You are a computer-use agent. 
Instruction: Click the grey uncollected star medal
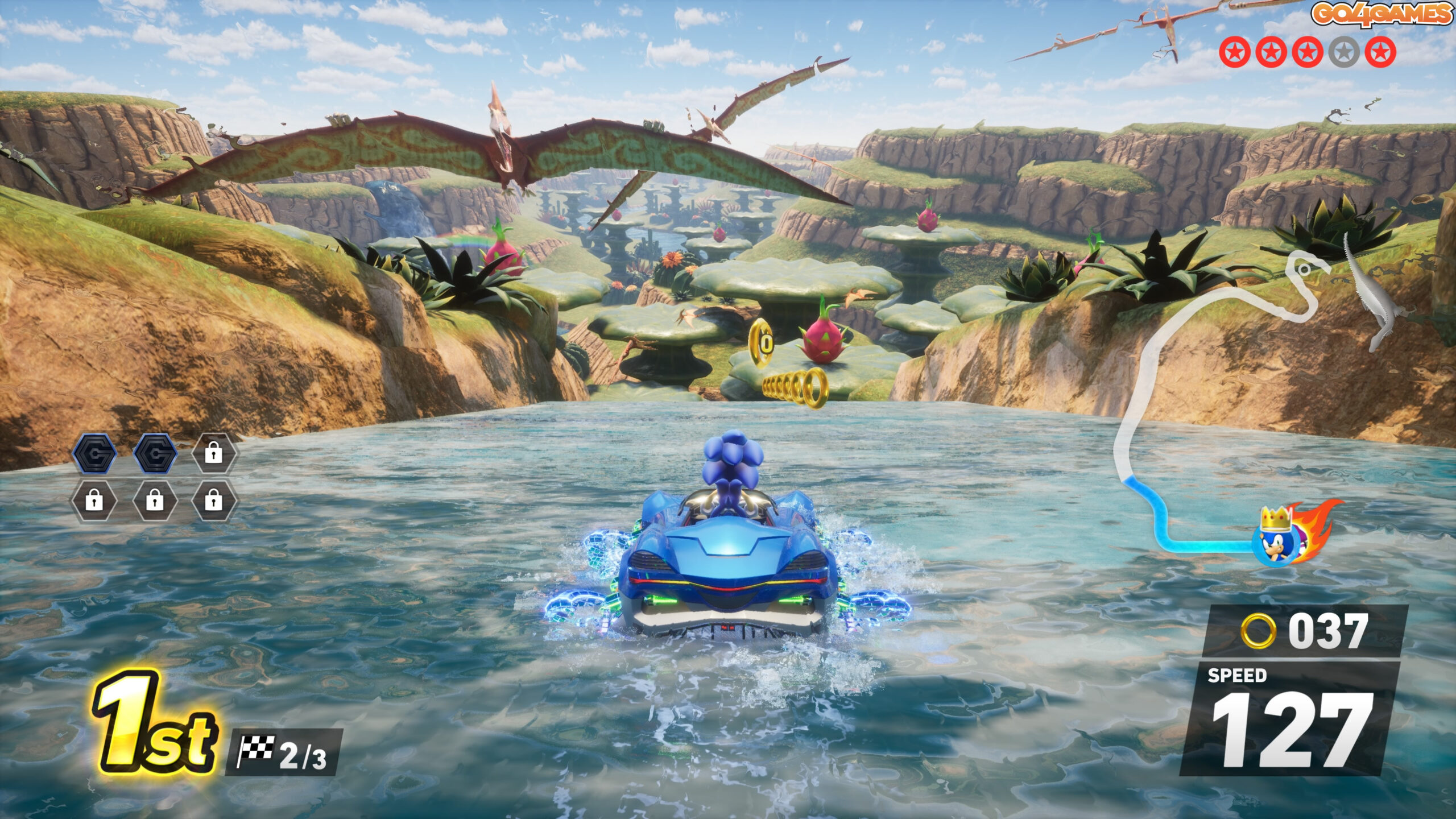pyautogui.click(x=1343, y=53)
